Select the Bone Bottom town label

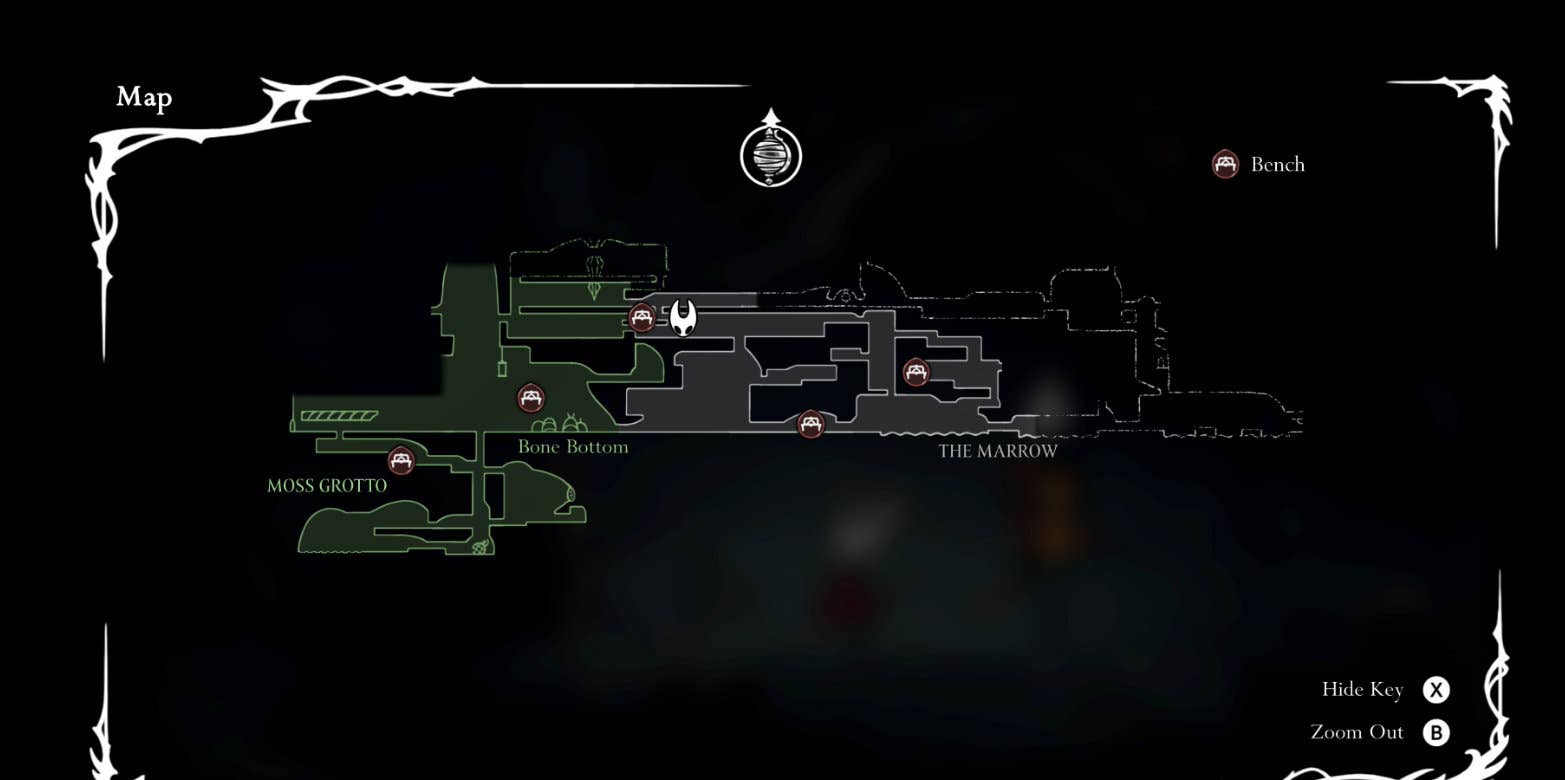pos(573,447)
